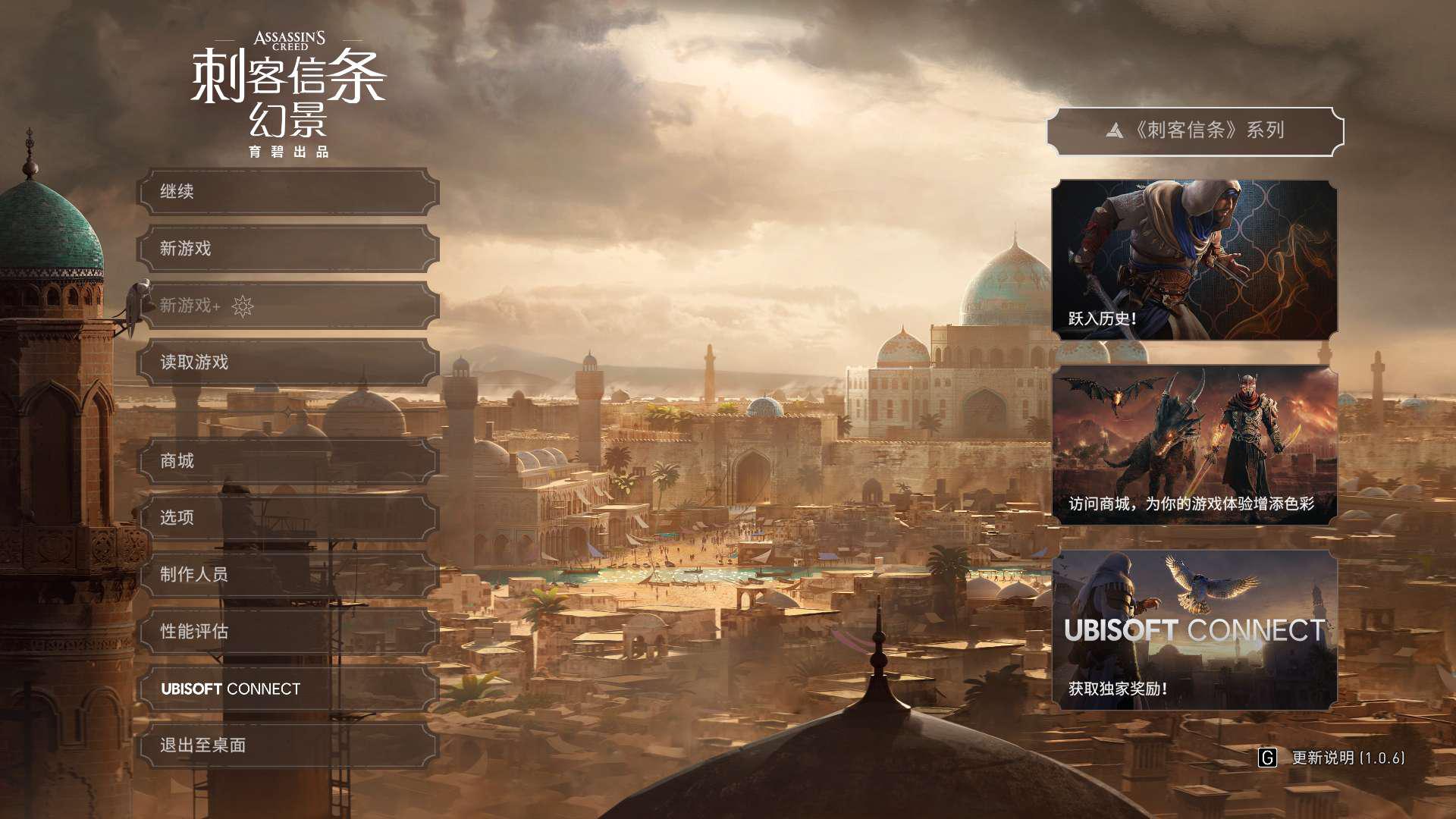Open the 商城 store
This screenshot has width=1456, height=819.
tap(288, 461)
